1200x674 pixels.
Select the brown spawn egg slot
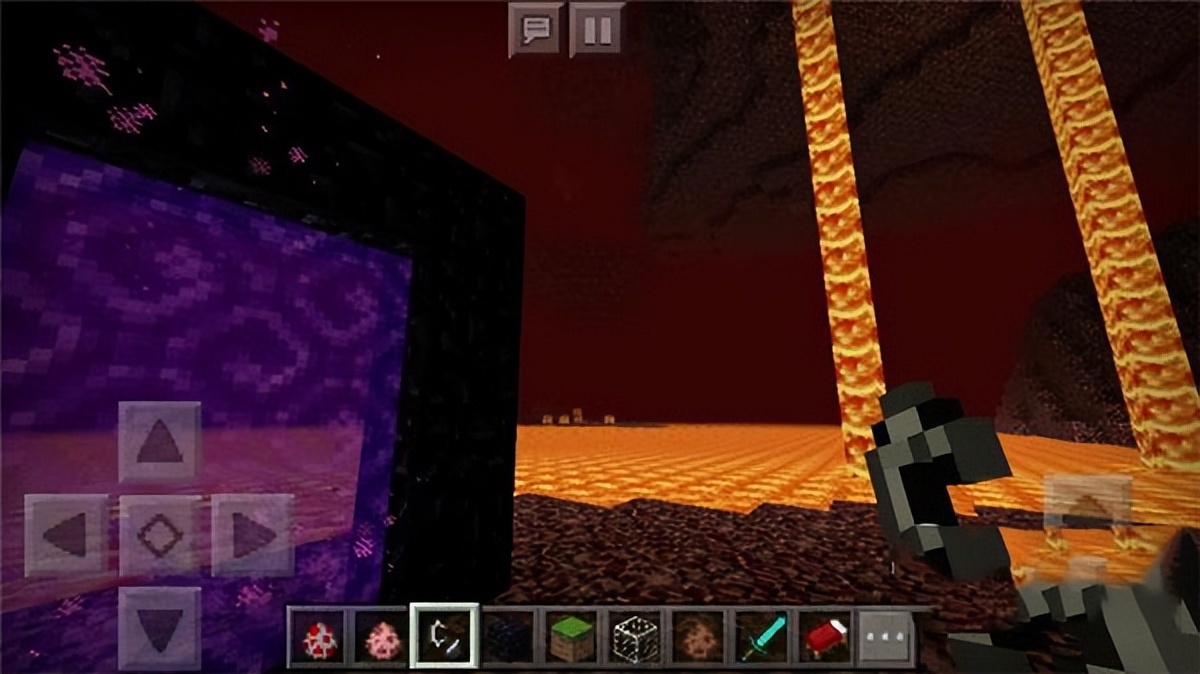pyautogui.click(x=698, y=637)
